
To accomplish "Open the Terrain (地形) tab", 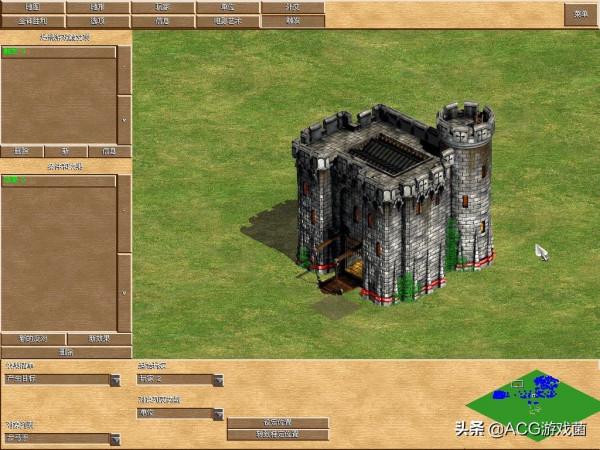I will tap(97, 7).
